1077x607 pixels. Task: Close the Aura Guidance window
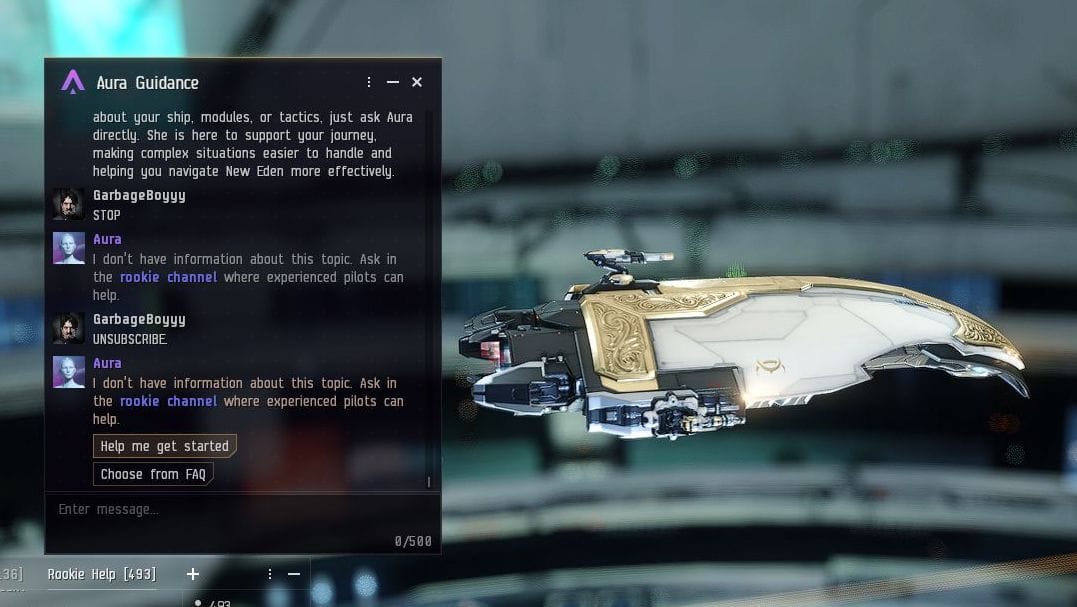tap(417, 82)
